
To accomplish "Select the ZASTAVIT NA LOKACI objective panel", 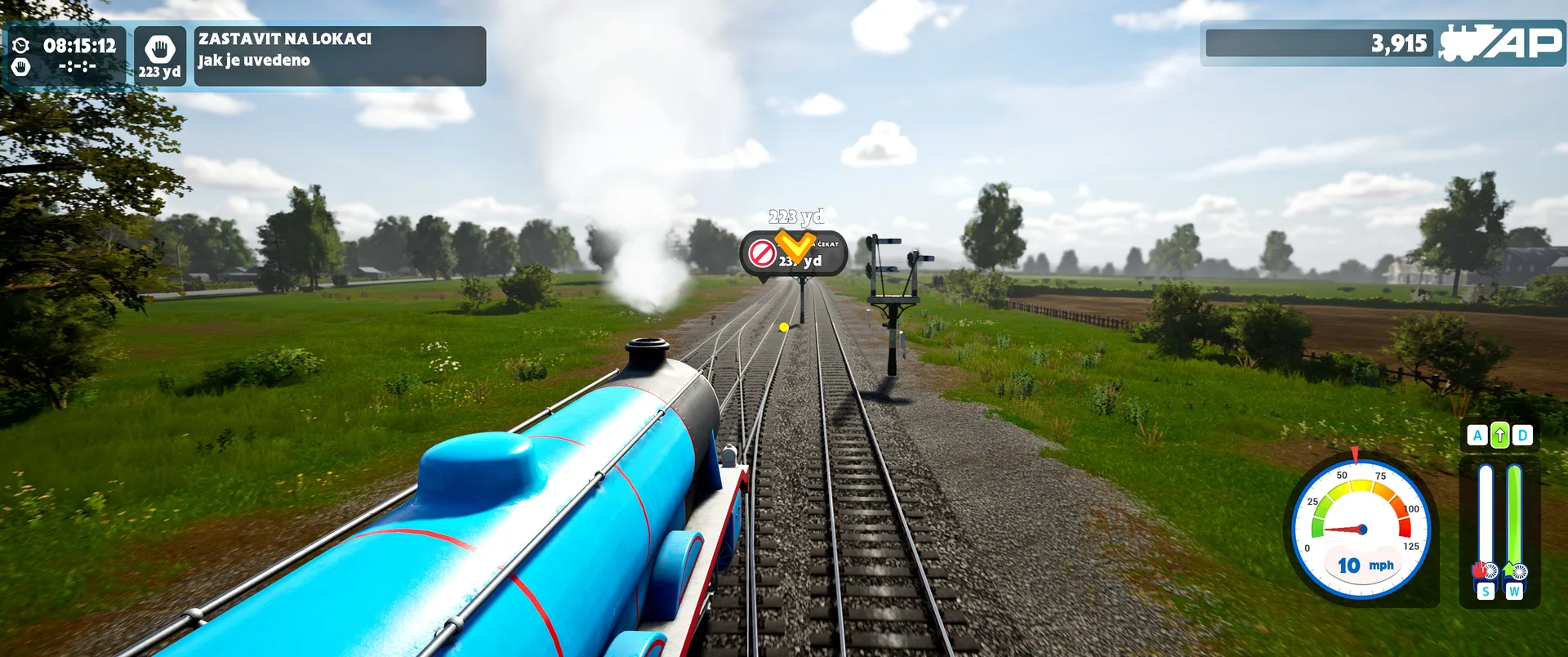I will tap(339, 56).
